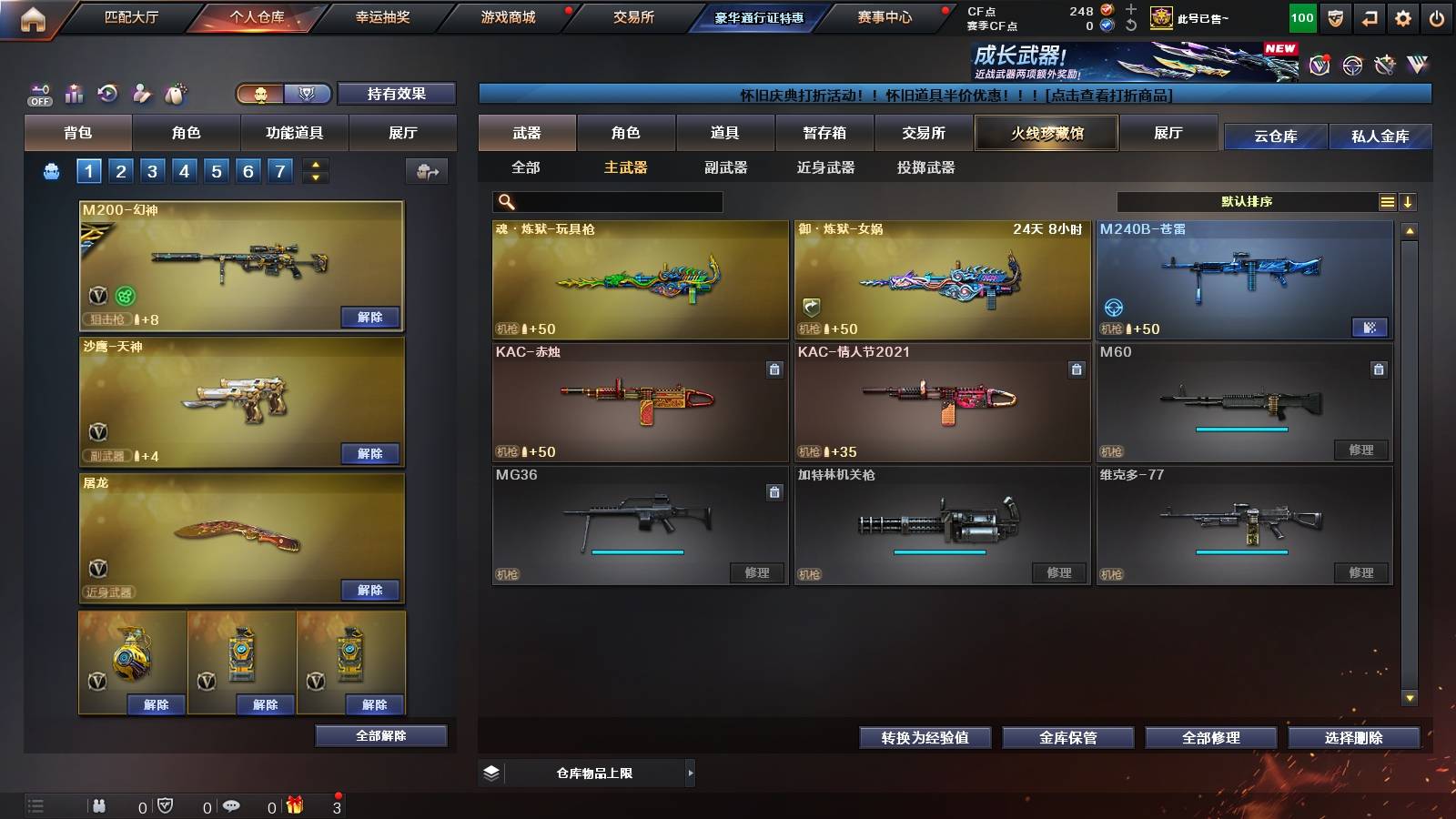Click the trash icon on the KAC-赤烛 card
The height and width of the screenshot is (819, 1456).
point(773,371)
